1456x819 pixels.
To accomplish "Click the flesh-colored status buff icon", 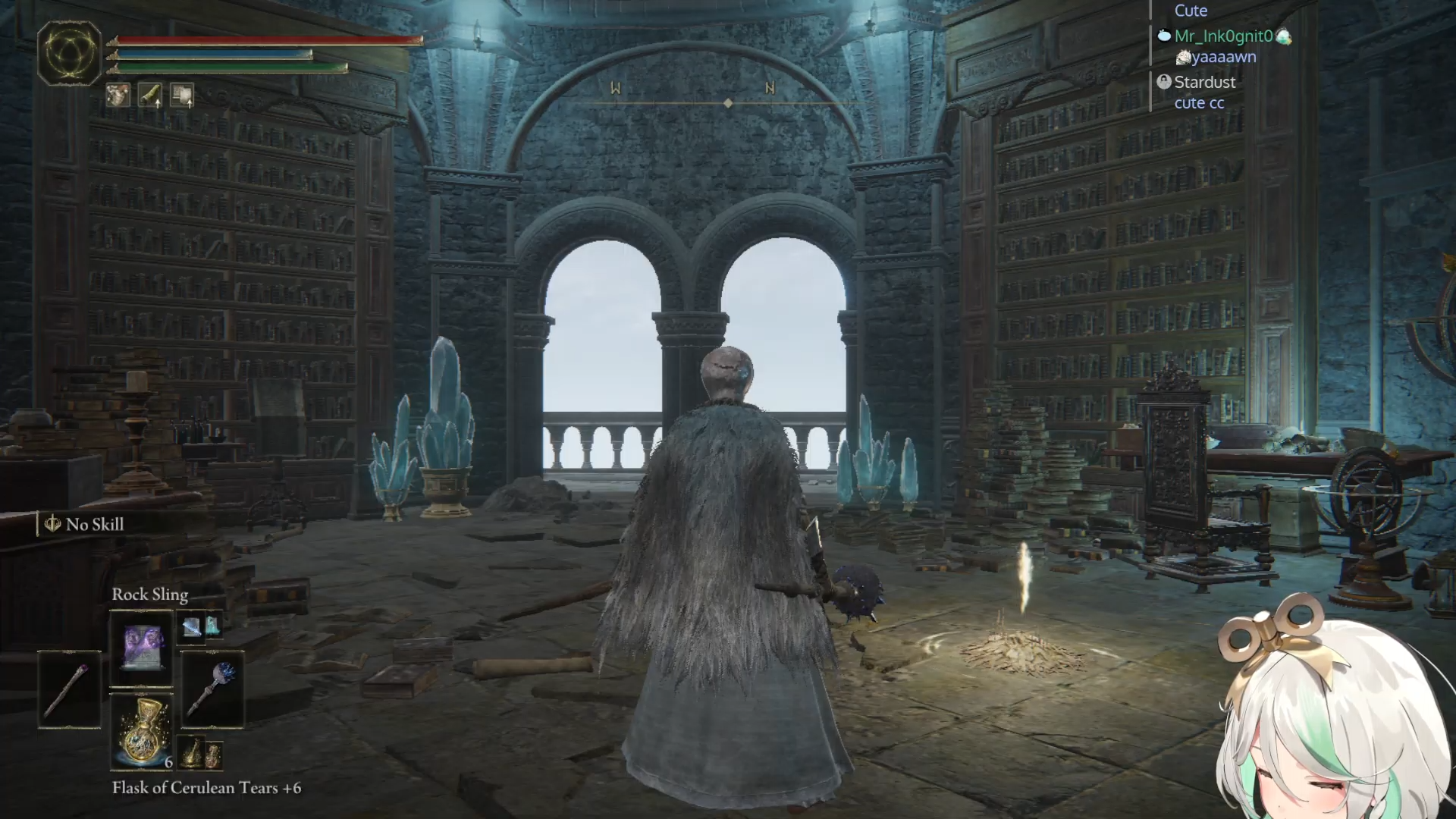I will tap(118, 95).
